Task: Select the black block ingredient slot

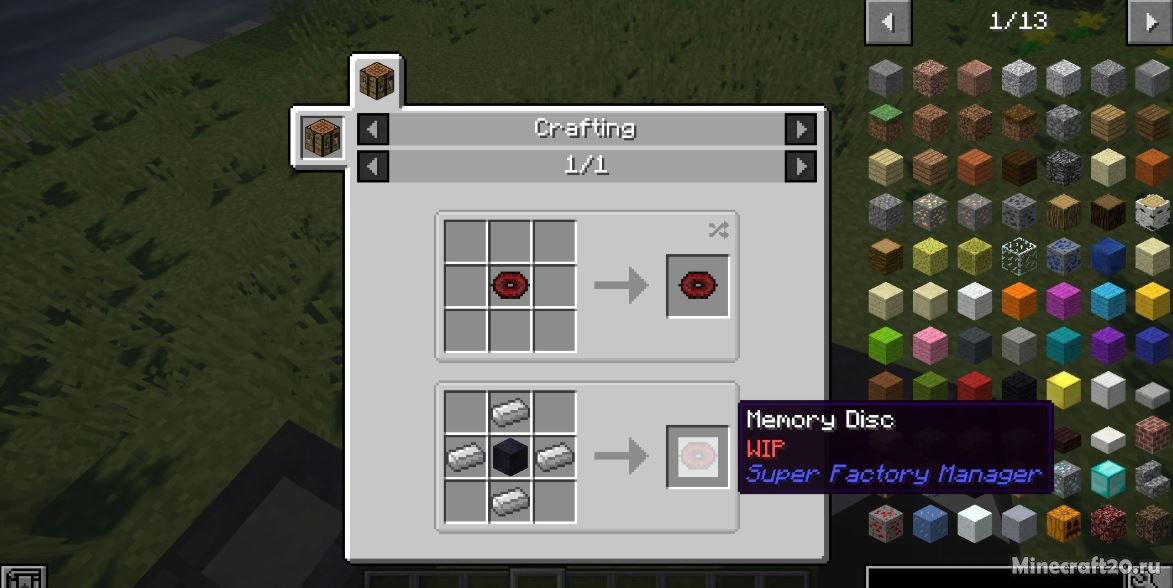Action: (x=510, y=457)
